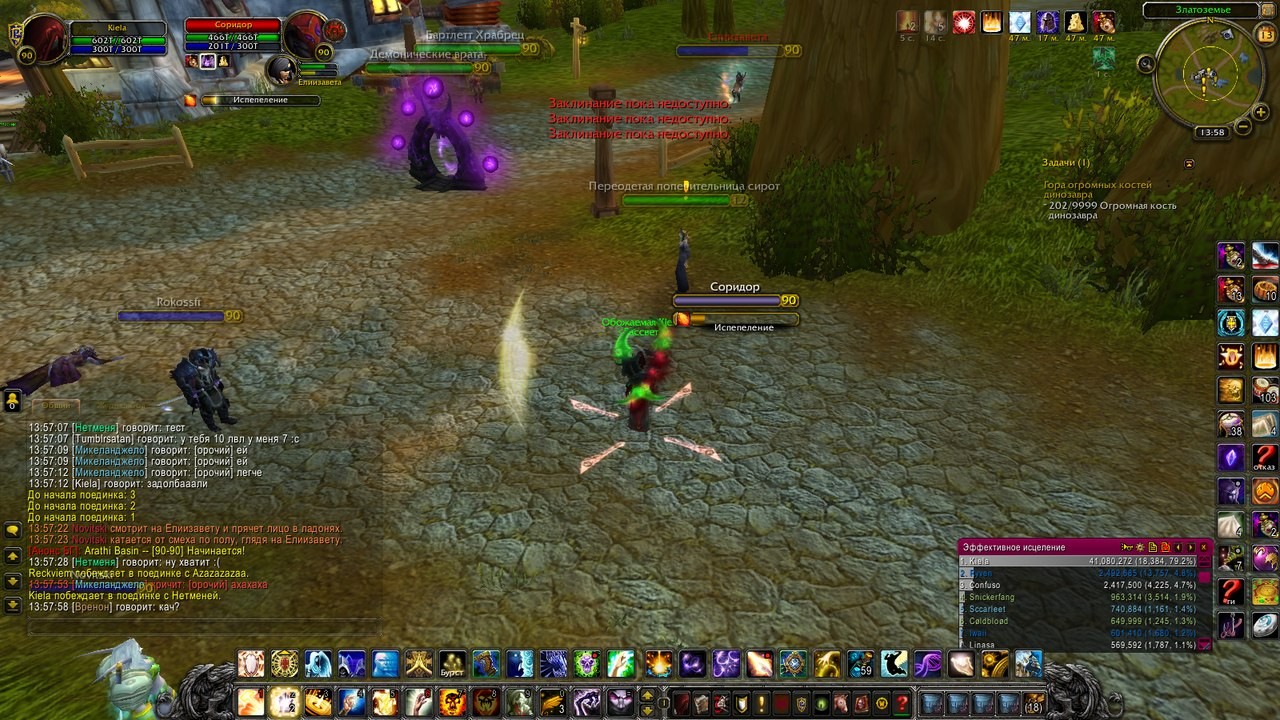Use the red question mark sidebar icon labeled отказ

[x=1265, y=457]
